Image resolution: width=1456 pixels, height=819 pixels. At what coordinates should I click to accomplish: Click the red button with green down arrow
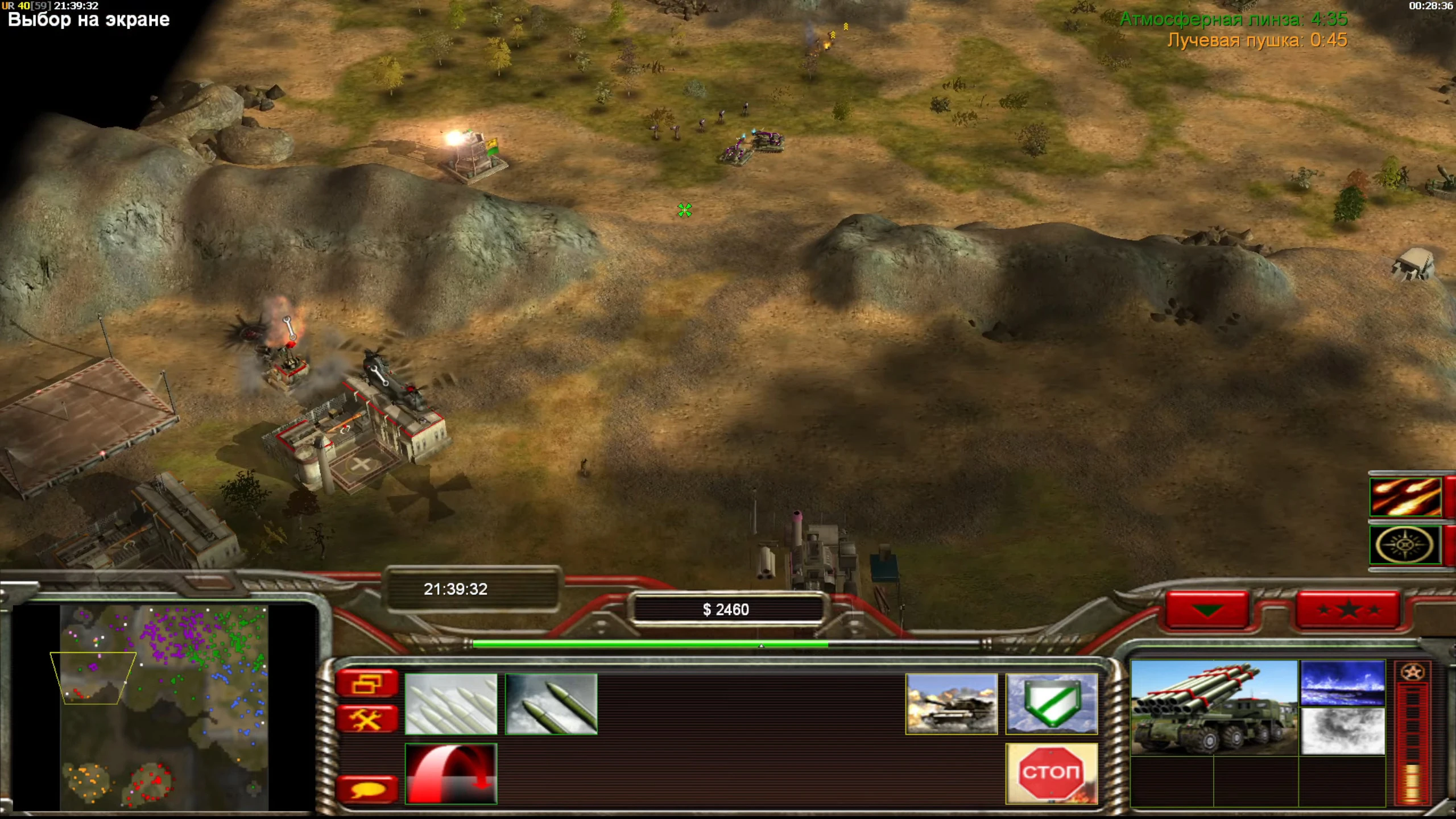(1207, 610)
